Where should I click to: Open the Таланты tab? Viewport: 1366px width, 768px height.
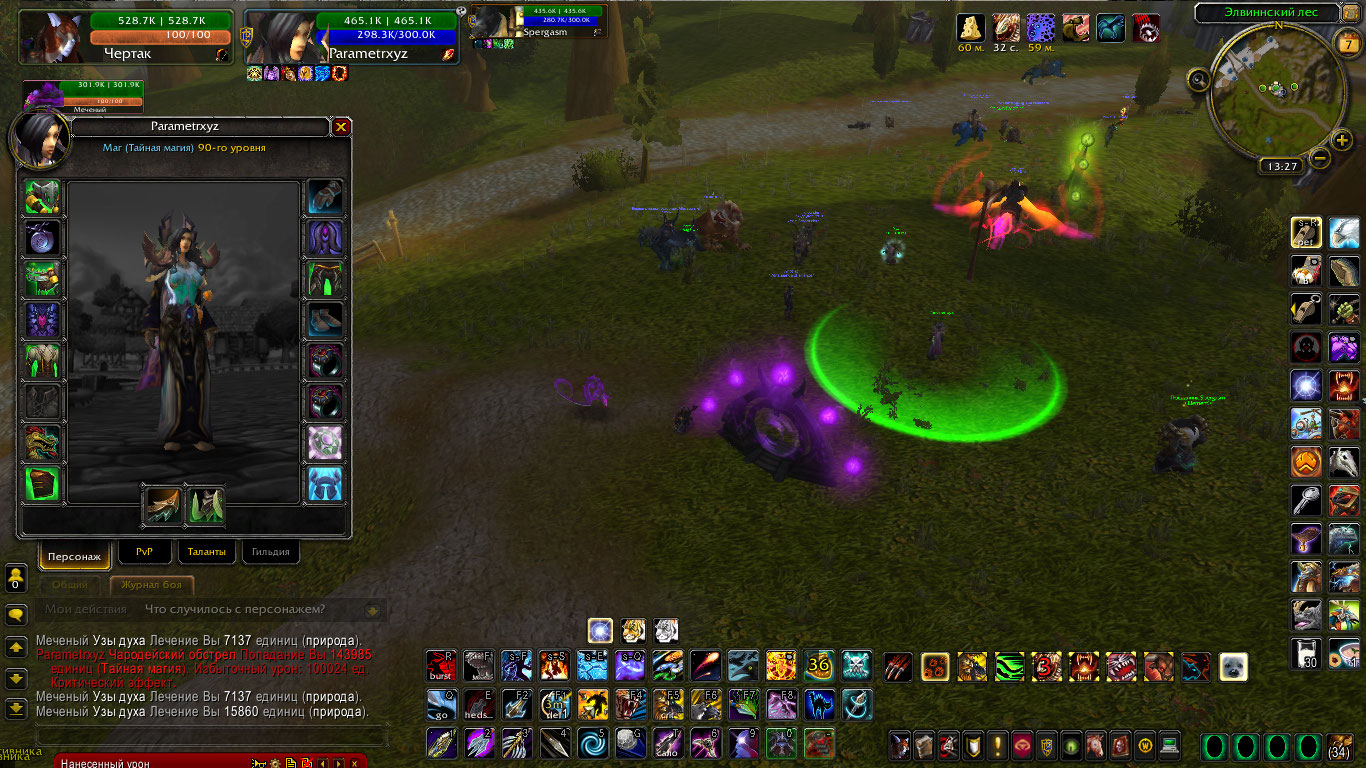coord(206,551)
